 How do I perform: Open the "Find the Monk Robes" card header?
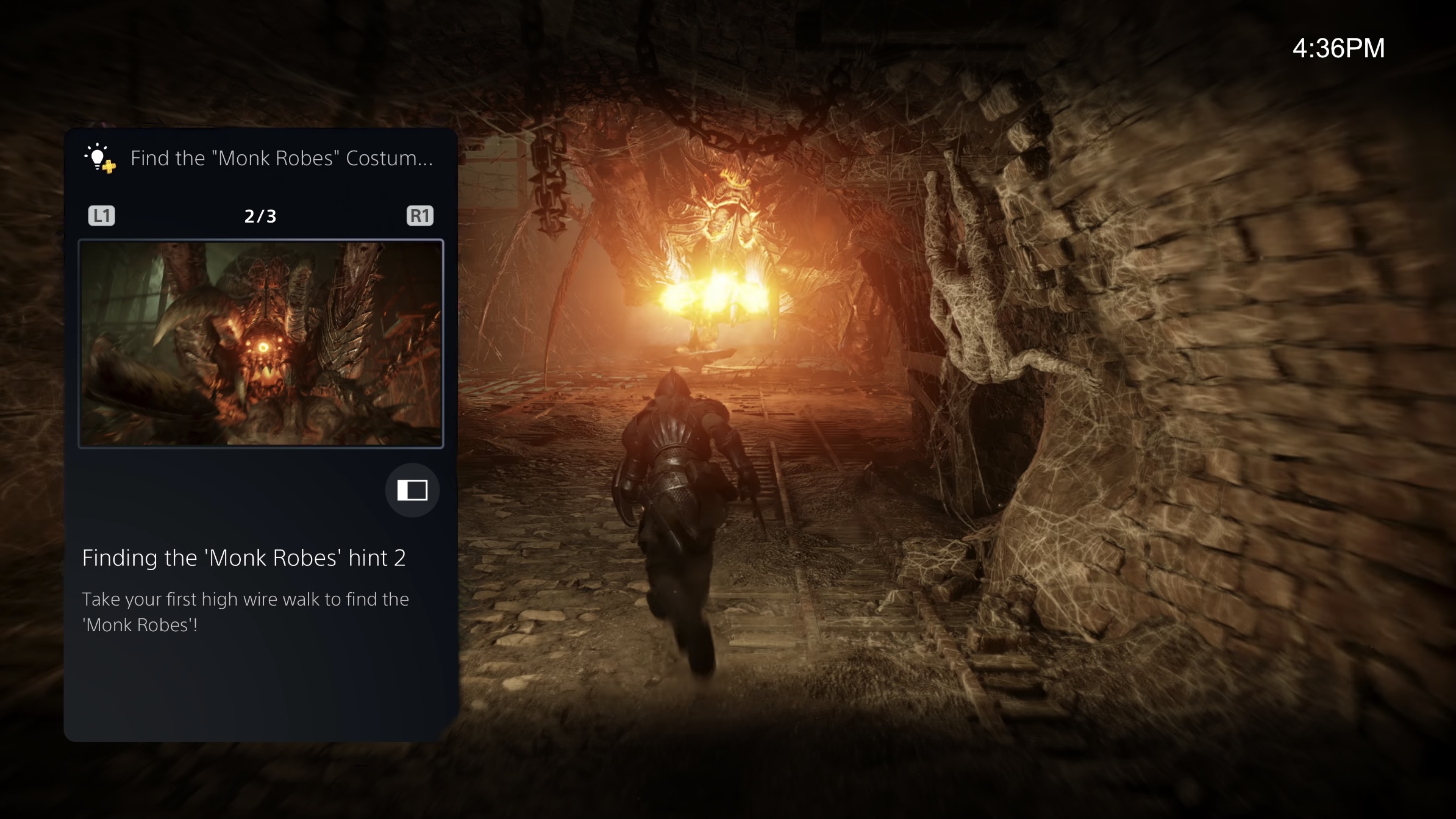pyautogui.click(x=281, y=159)
